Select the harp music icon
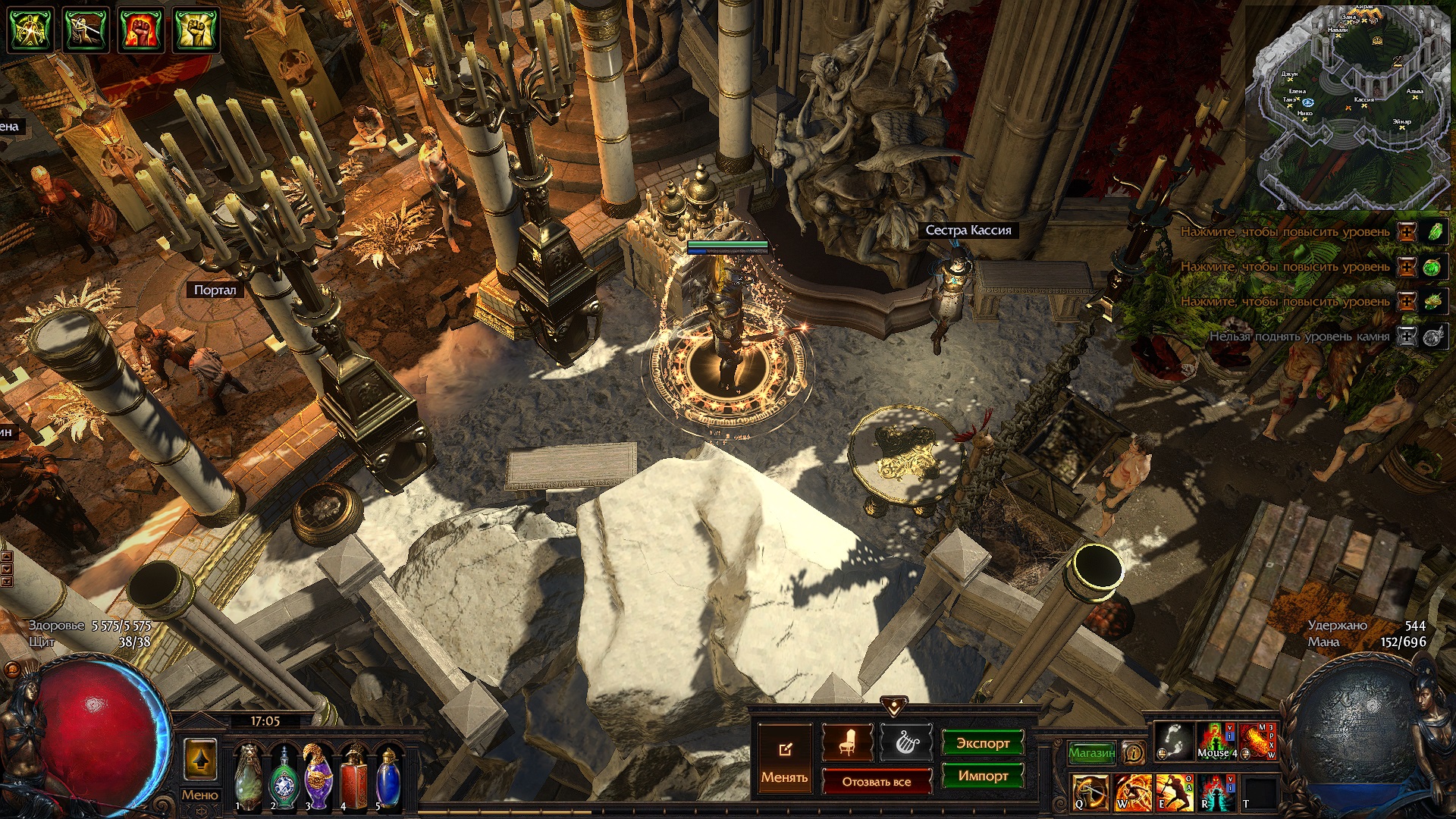This screenshot has width=1456, height=819. (x=905, y=743)
